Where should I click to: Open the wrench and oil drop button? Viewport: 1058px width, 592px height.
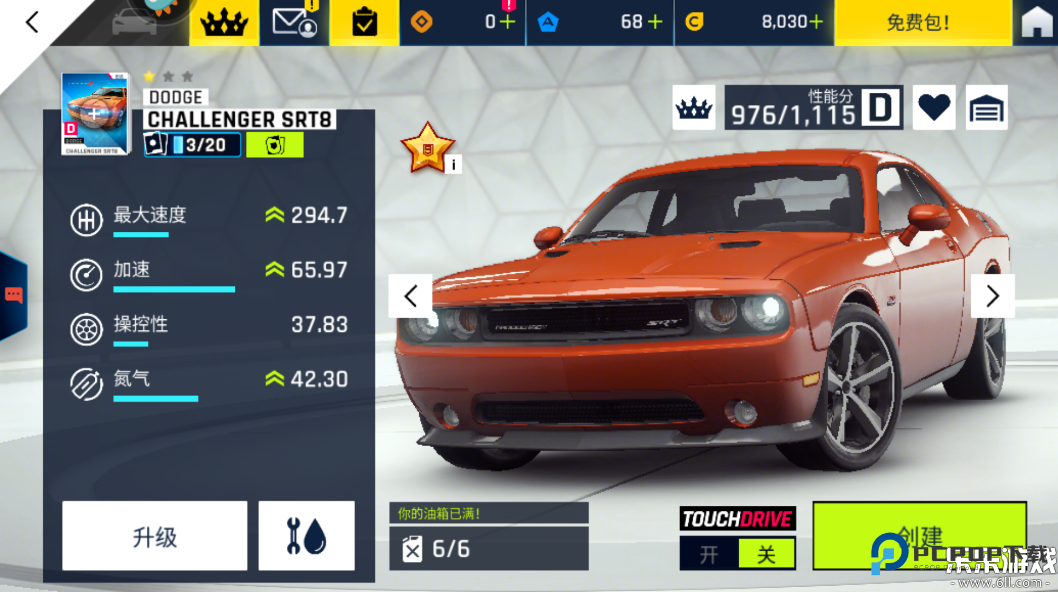tap(306, 537)
